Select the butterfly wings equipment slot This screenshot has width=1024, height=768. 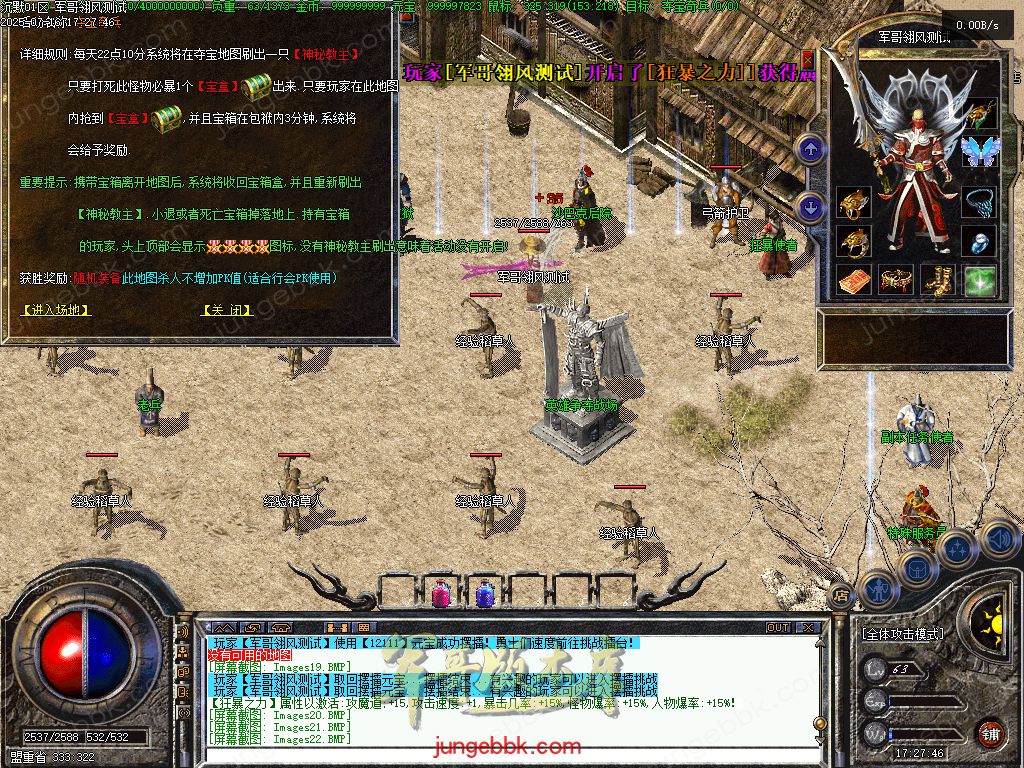click(x=979, y=152)
